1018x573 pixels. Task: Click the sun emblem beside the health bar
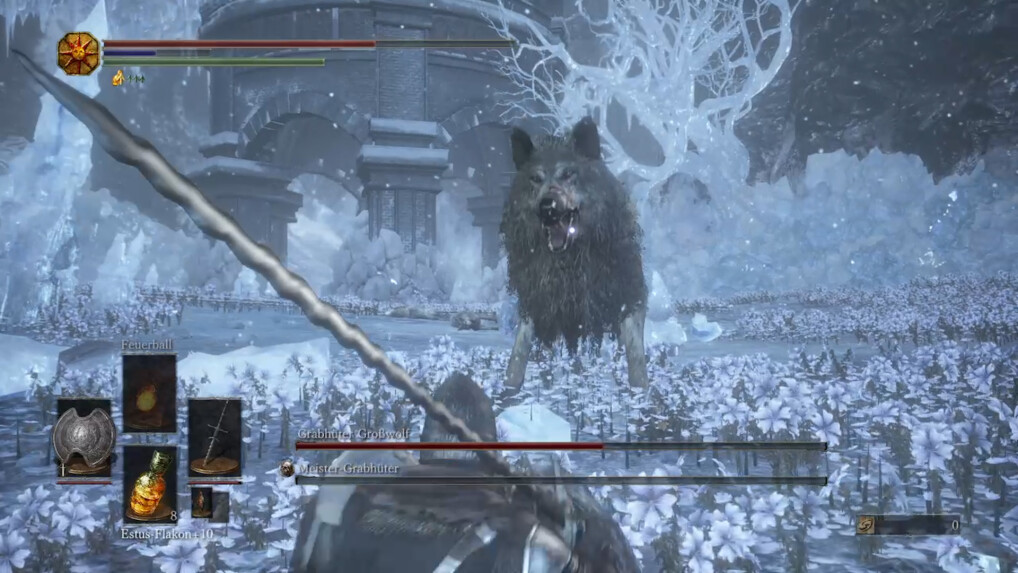tap(78, 52)
